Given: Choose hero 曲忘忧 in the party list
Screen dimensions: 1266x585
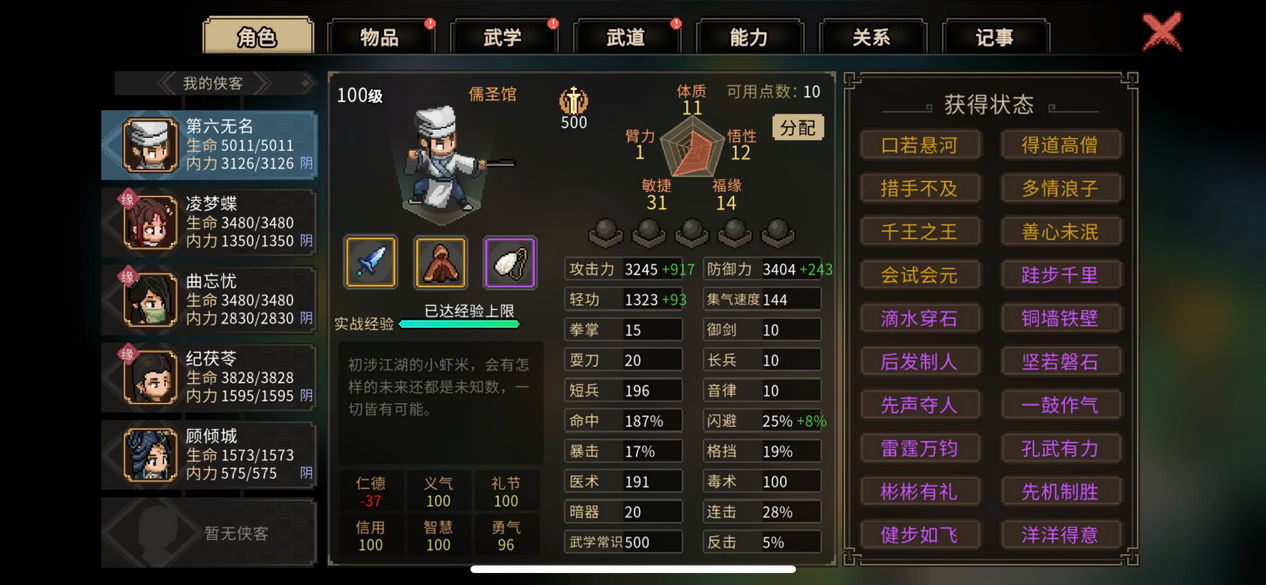Looking at the screenshot, I should (210, 299).
